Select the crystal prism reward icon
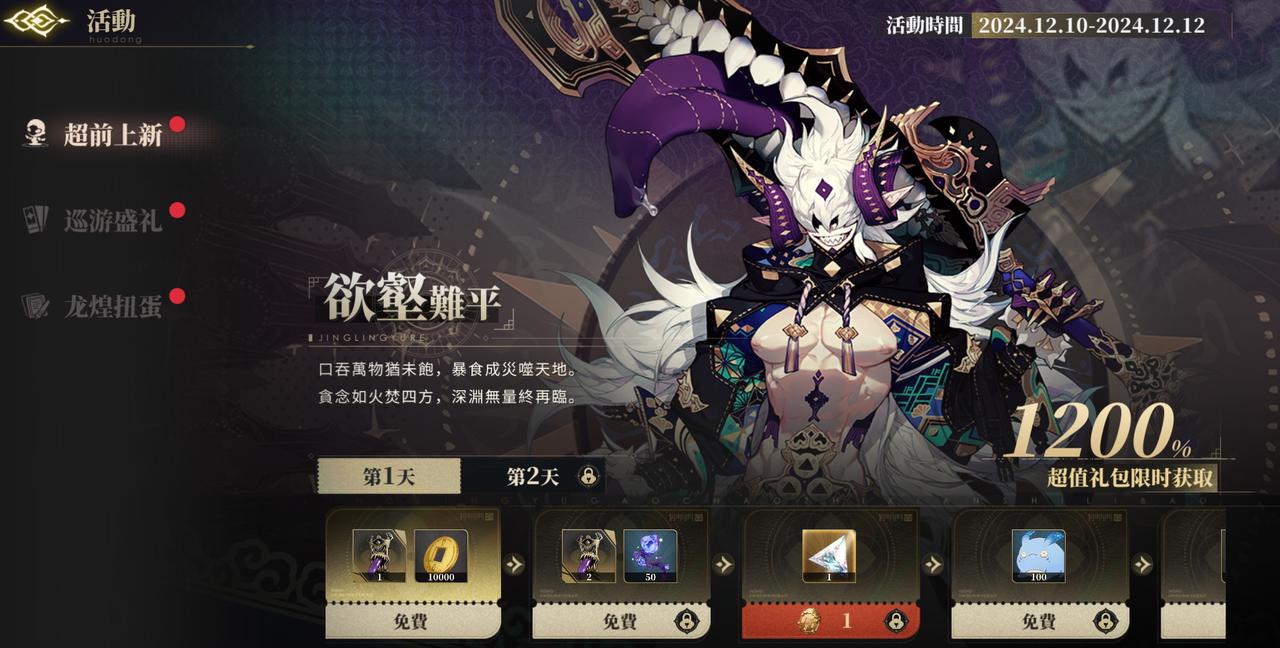Screen dimensions: 1280x648 [829, 556]
